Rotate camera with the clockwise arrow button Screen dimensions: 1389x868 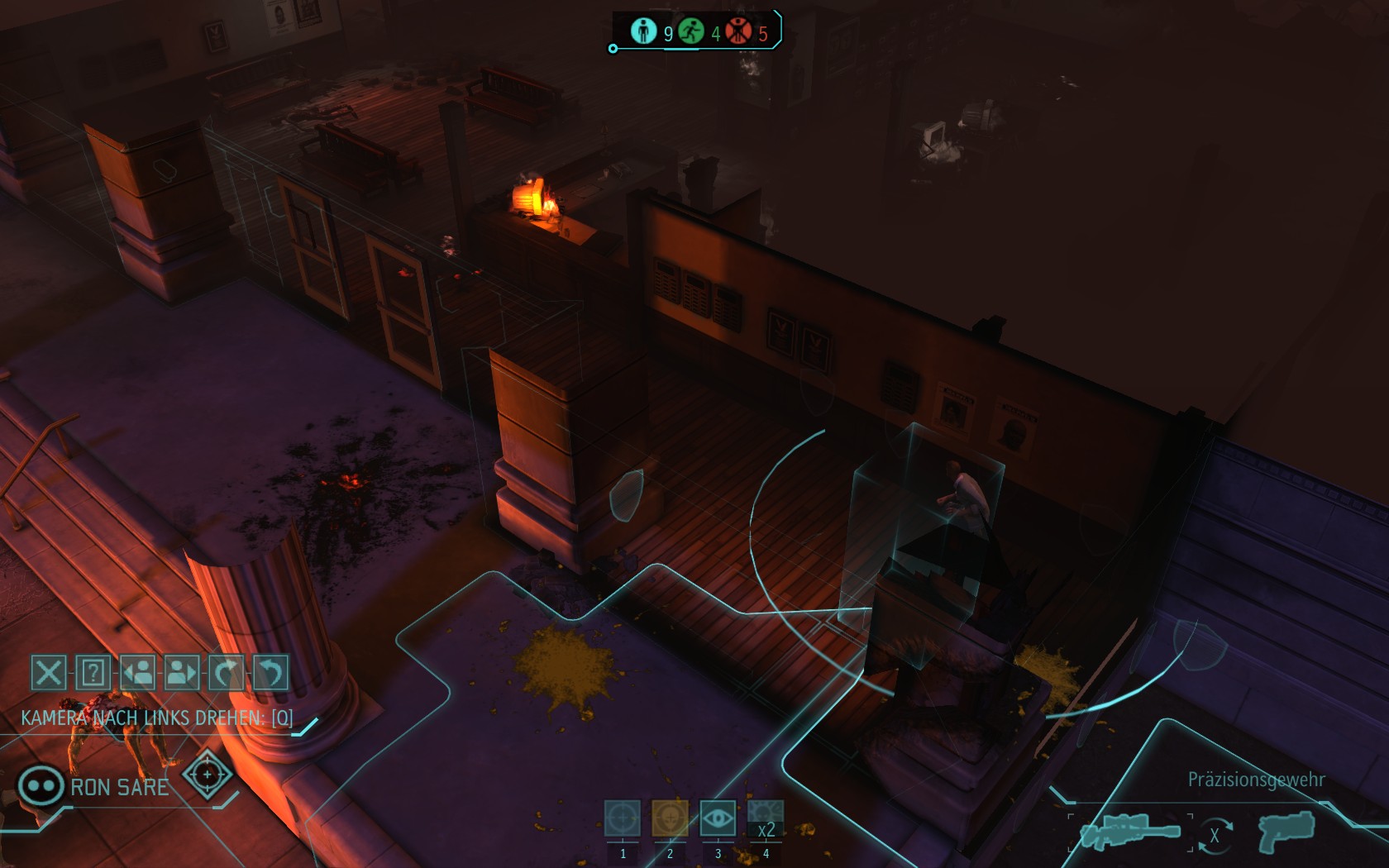pos(226,673)
